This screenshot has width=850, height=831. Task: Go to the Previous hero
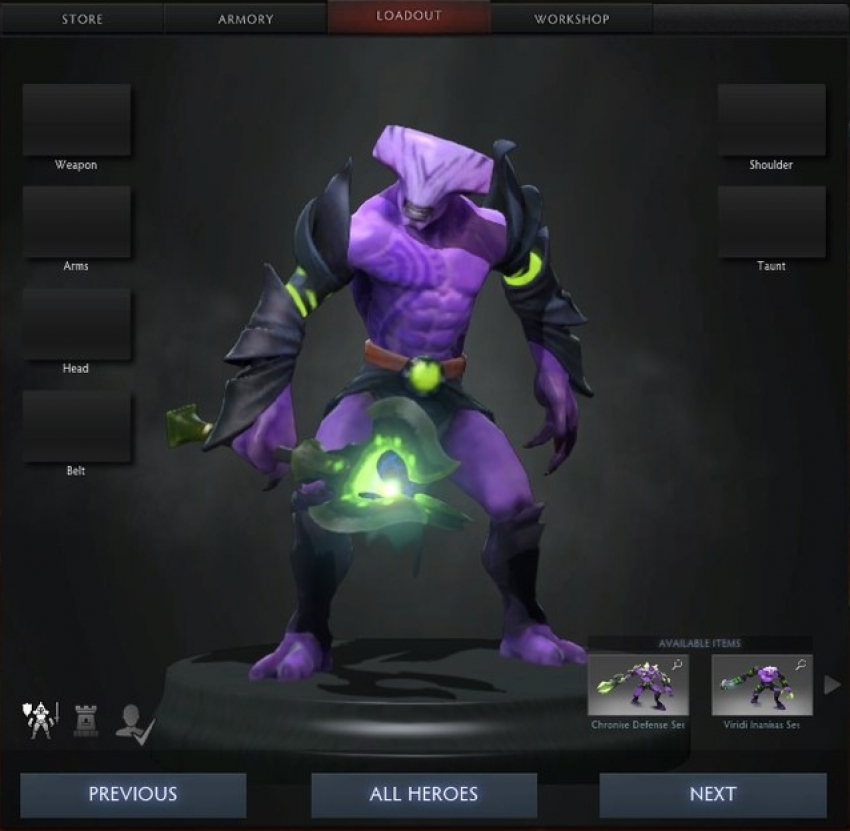pyautogui.click(x=133, y=795)
